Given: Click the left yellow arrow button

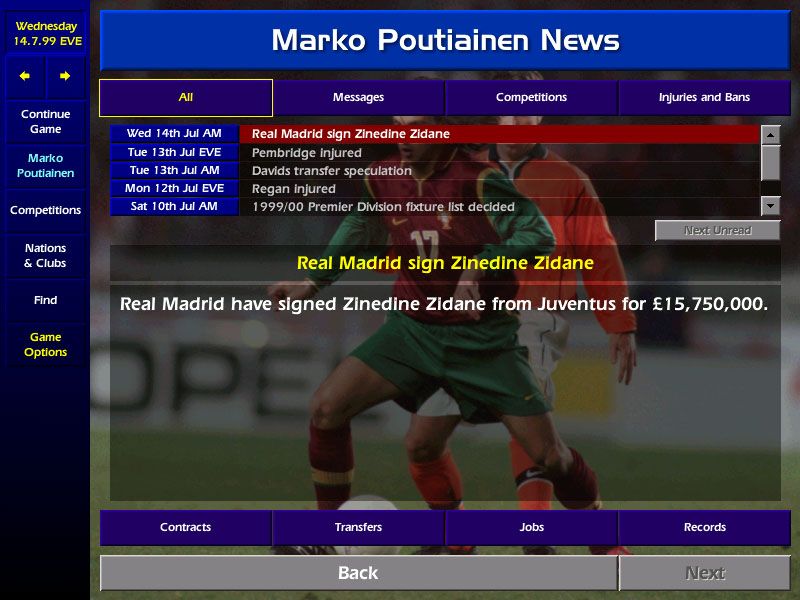Looking at the screenshot, I should pyautogui.click(x=25, y=76).
